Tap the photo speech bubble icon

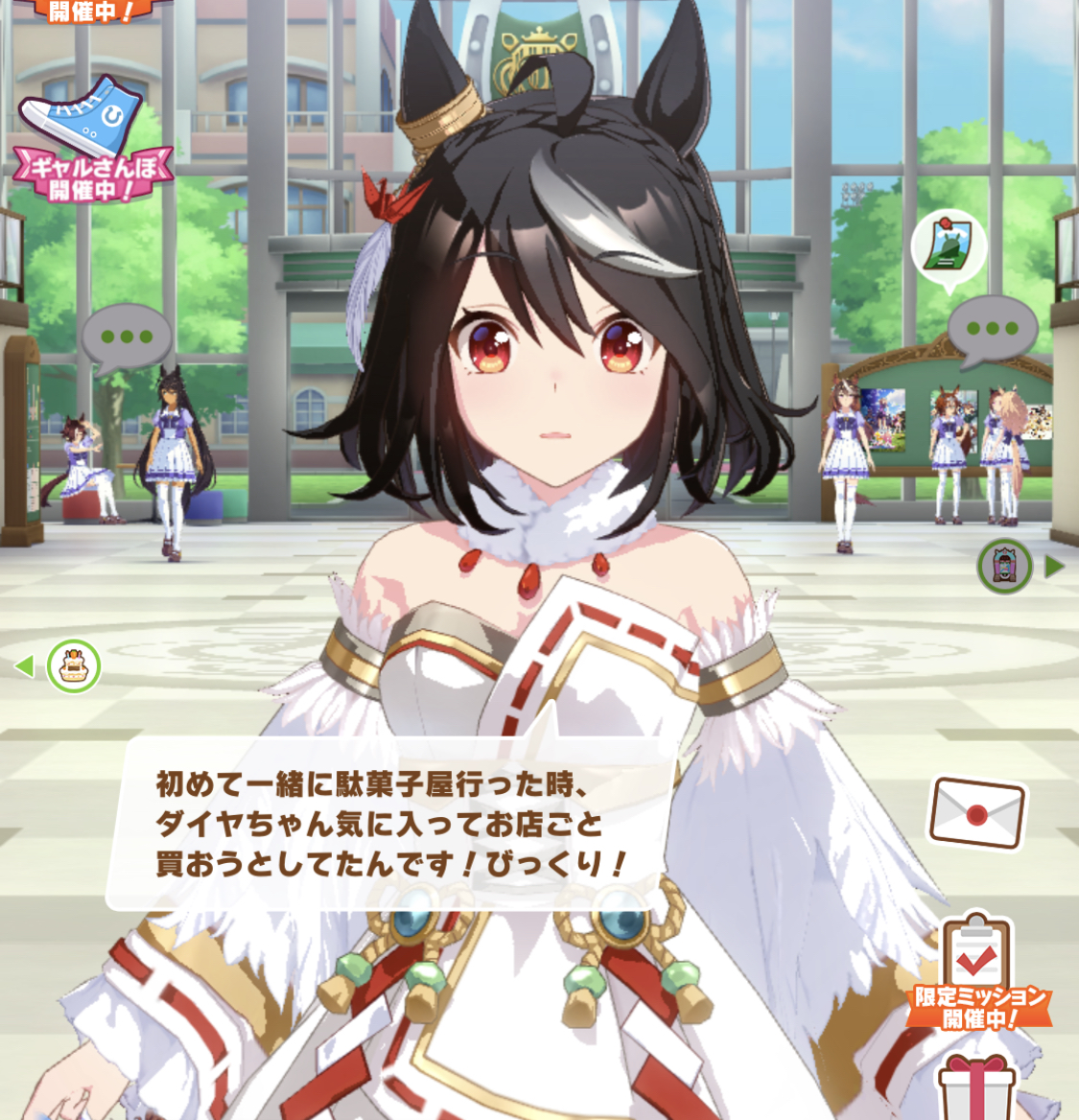pyautogui.click(x=948, y=247)
